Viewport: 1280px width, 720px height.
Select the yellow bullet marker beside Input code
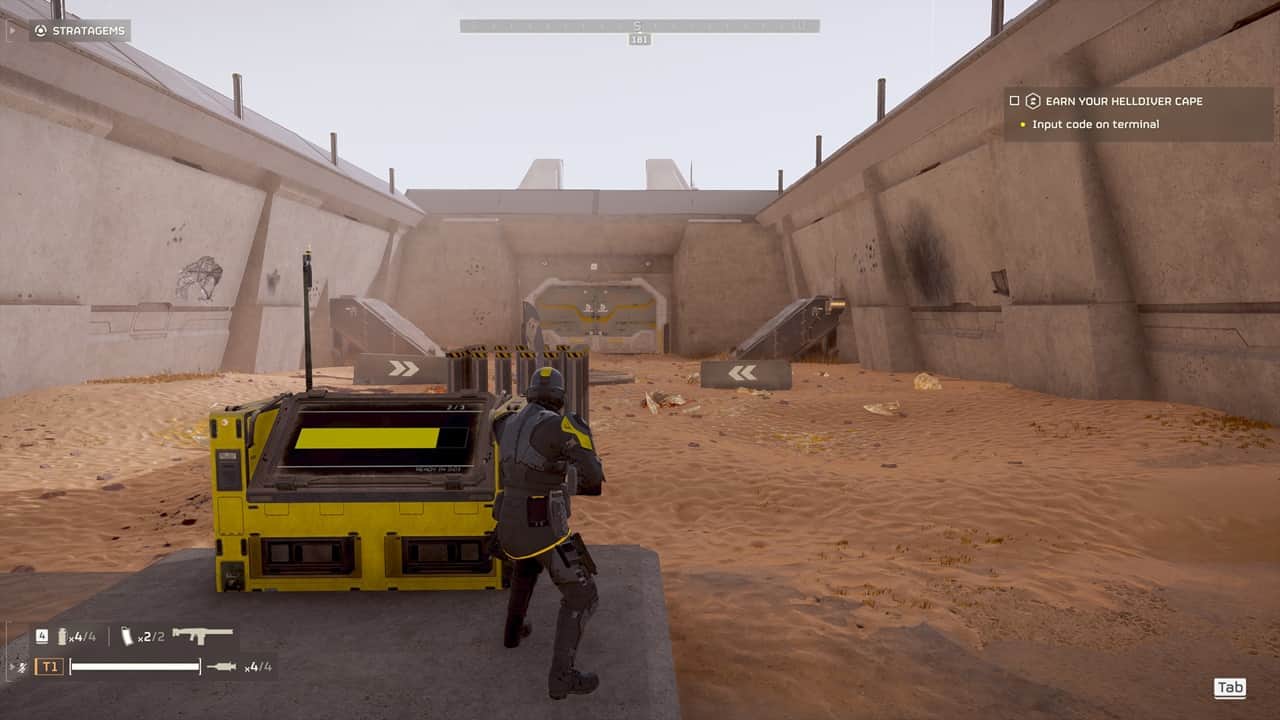coord(1023,124)
